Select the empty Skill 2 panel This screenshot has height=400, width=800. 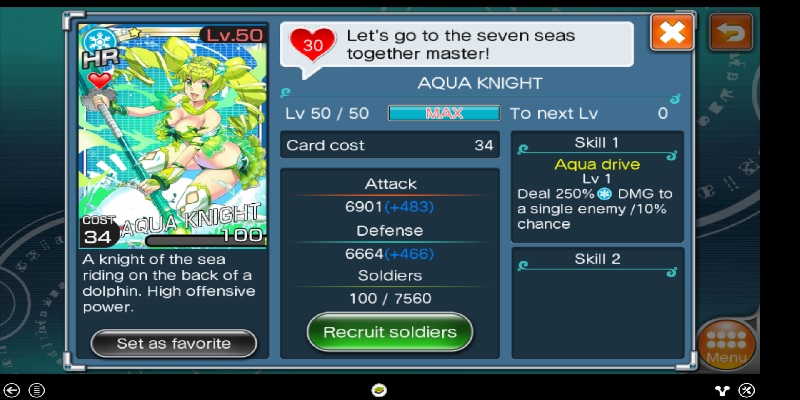[x=597, y=300]
